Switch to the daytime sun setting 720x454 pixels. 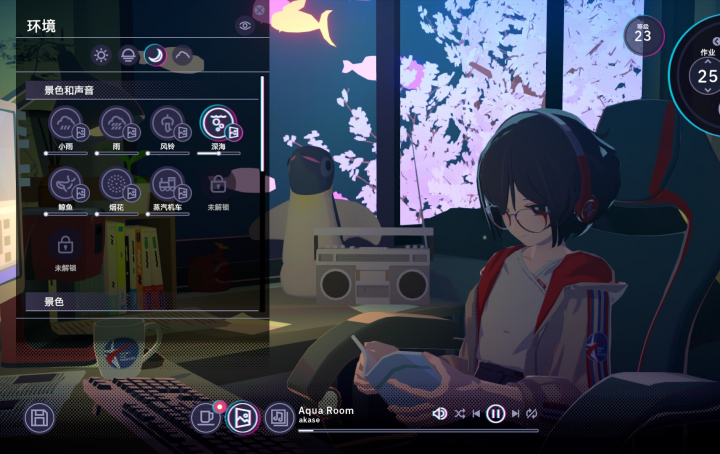[x=101, y=55]
